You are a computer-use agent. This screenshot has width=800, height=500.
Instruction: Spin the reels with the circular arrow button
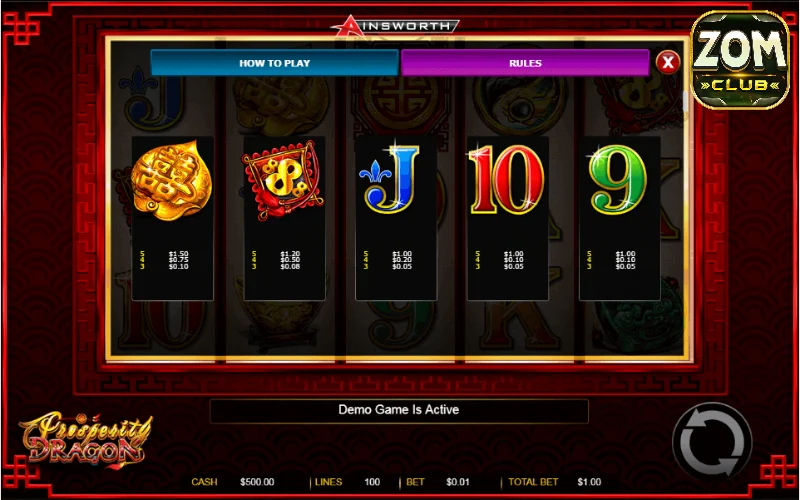(x=711, y=441)
